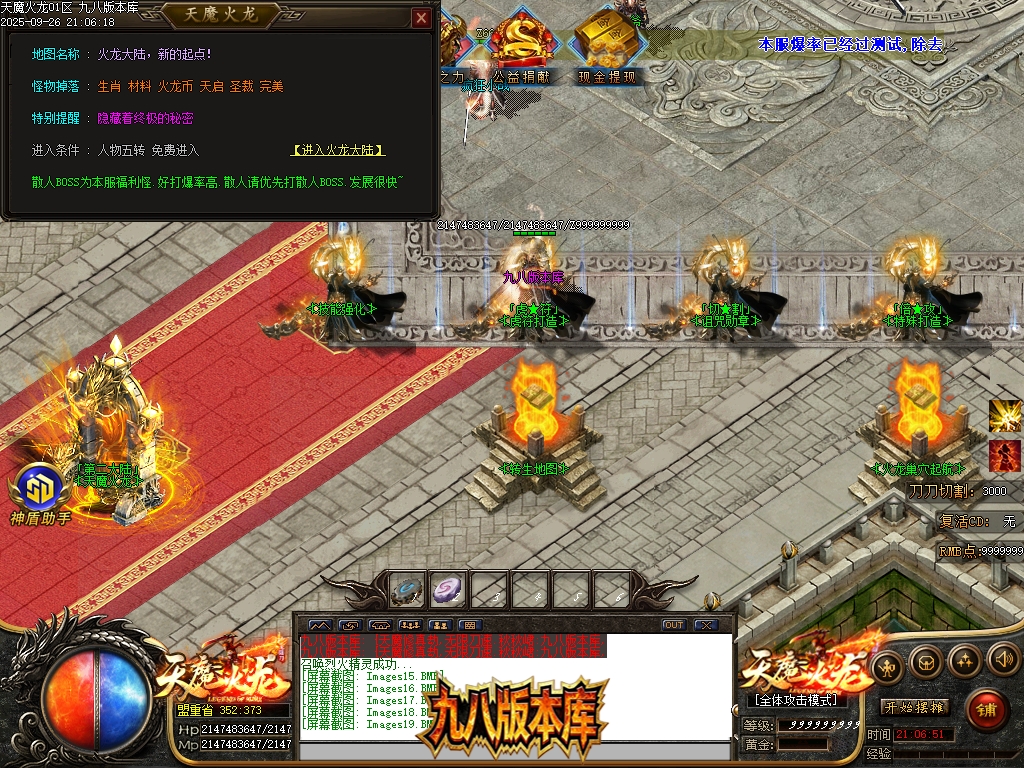Image resolution: width=1024 pixels, height=768 pixels.
Task: Close the 天魔火龙 info panel
Action: pyautogui.click(x=421, y=17)
